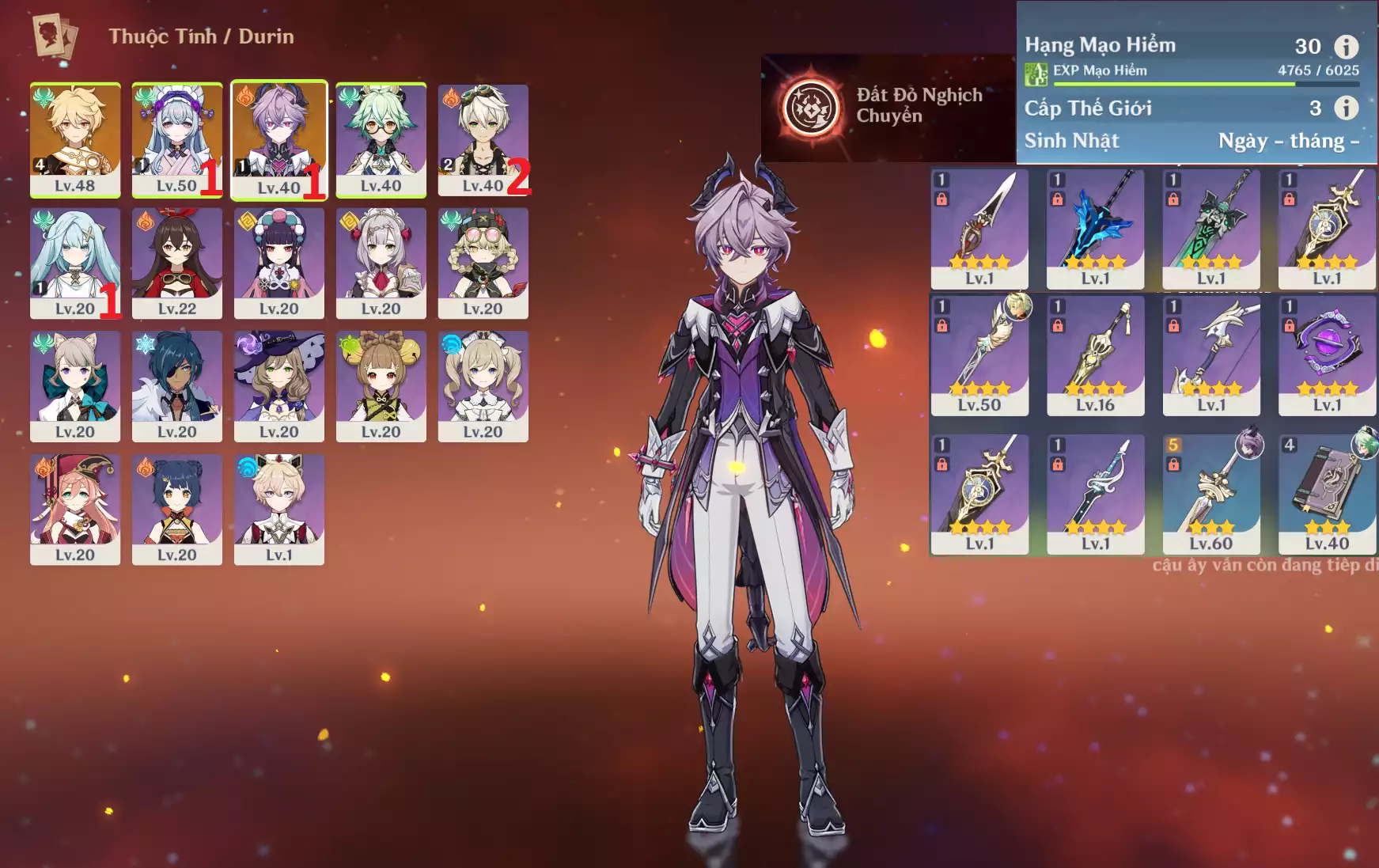The width and height of the screenshot is (1379, 868).
Task: Select Durin's highlighted character portrait
Action: coord(278,138)
